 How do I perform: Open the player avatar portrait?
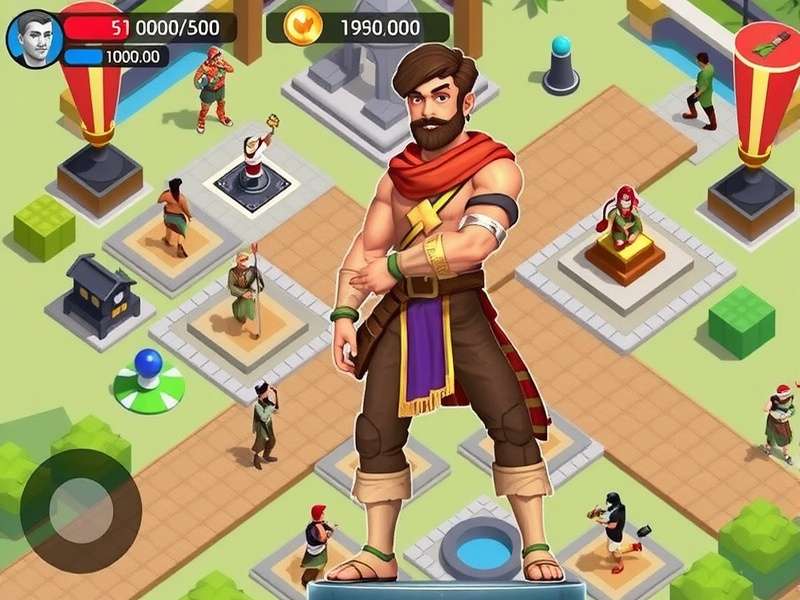(34, 38)
